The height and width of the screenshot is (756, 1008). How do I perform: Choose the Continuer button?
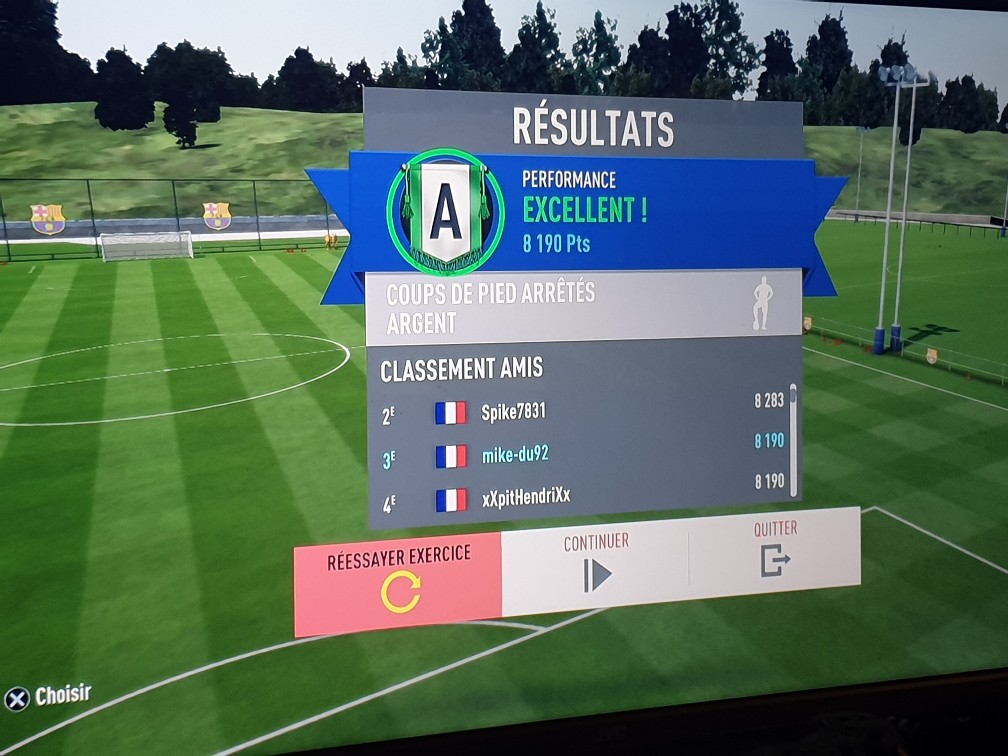596,564
